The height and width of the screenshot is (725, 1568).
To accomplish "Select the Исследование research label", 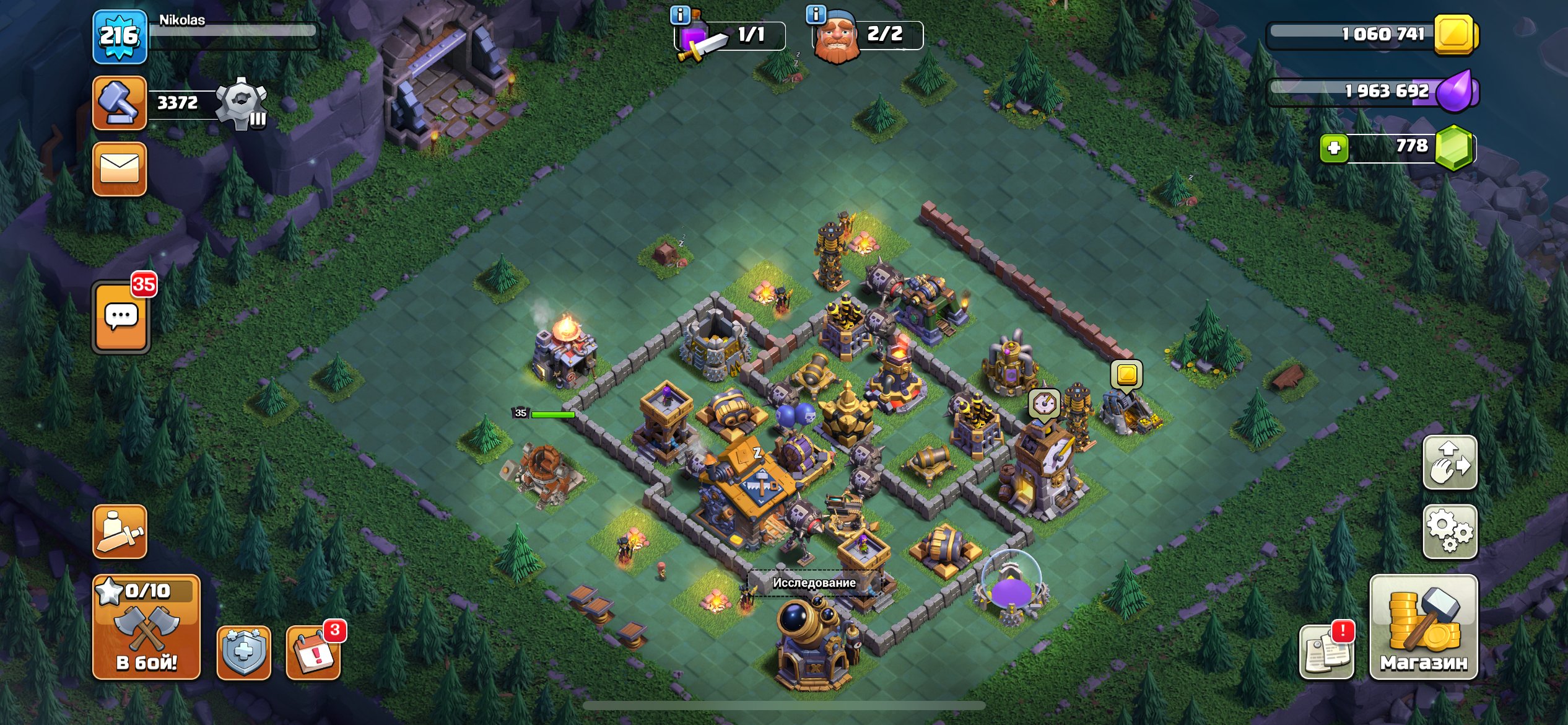I will pyautogui.click(x=814, y=582).
